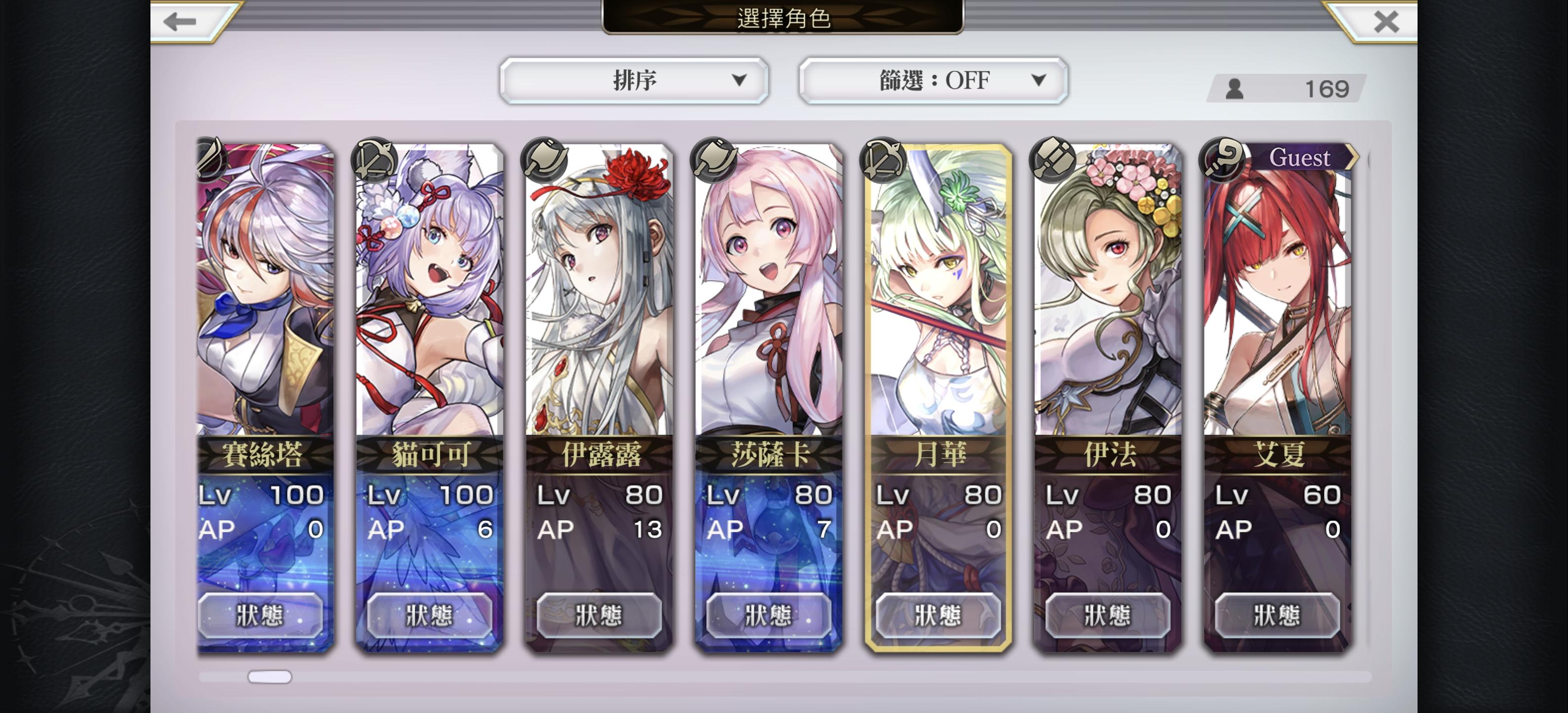Open the Guest tab on the last character
The image size is (1568, 713).
pos(1300,157)
